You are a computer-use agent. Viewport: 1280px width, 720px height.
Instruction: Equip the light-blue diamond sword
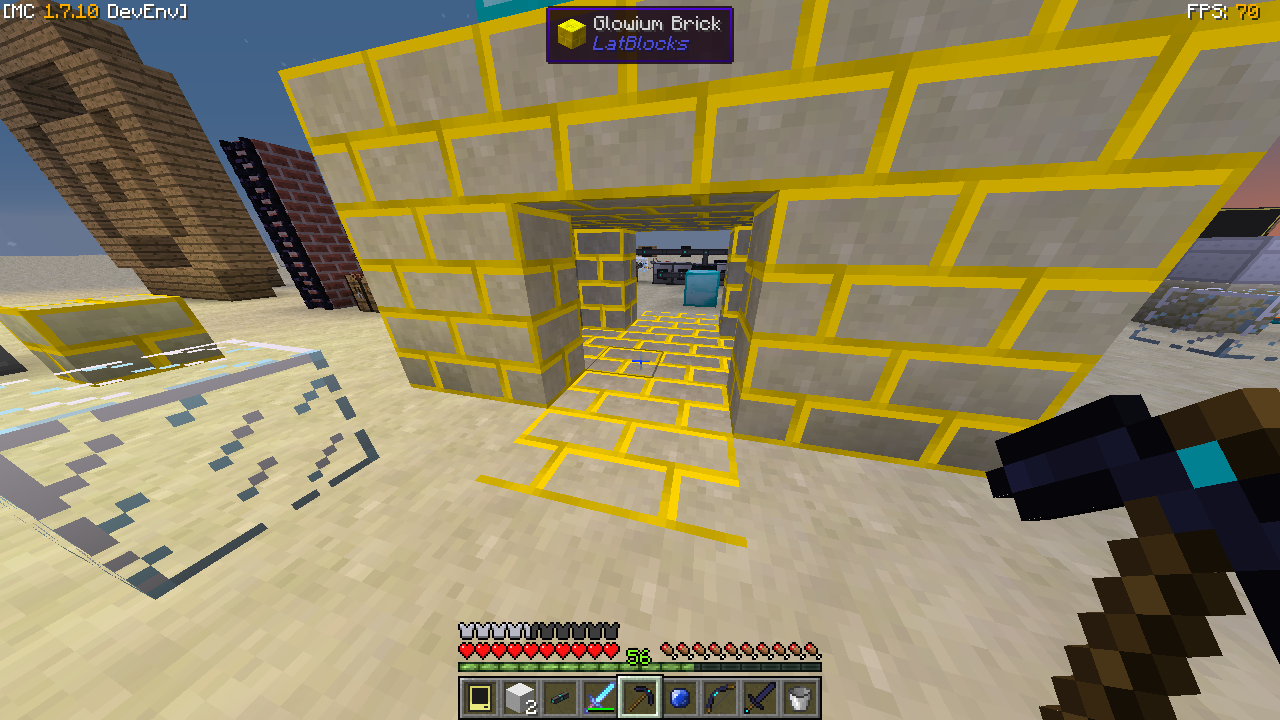(x=600, y=697)
